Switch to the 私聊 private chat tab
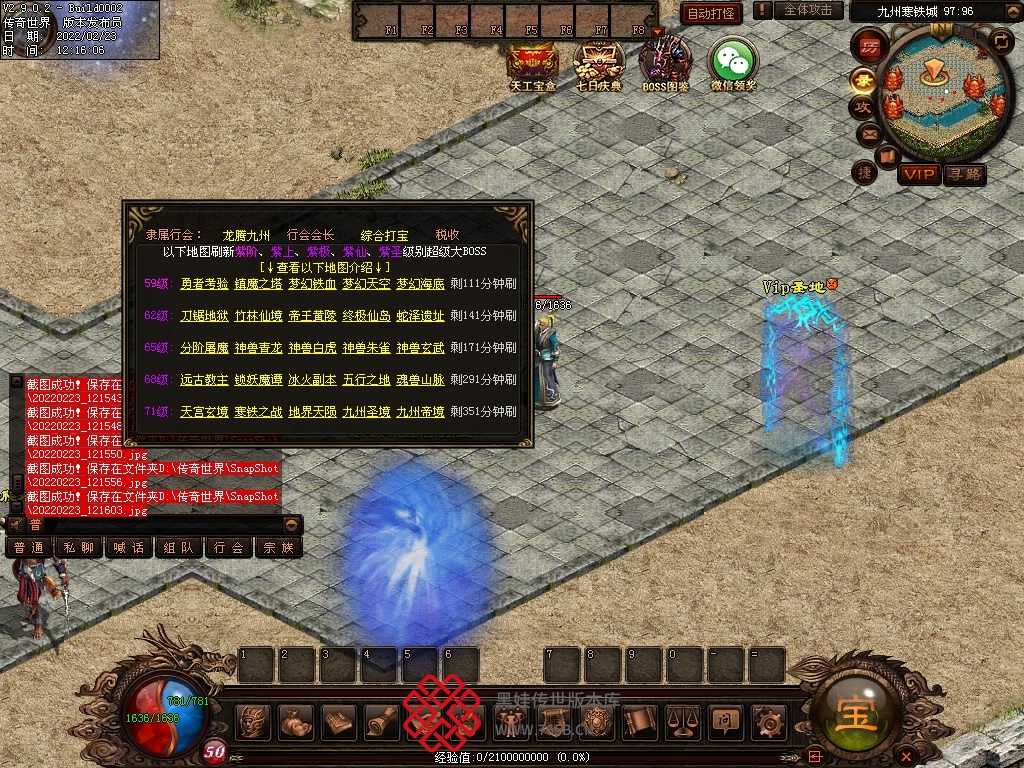Image resolution: width=1024 pixels, height=768 pixels. [79, 548]
